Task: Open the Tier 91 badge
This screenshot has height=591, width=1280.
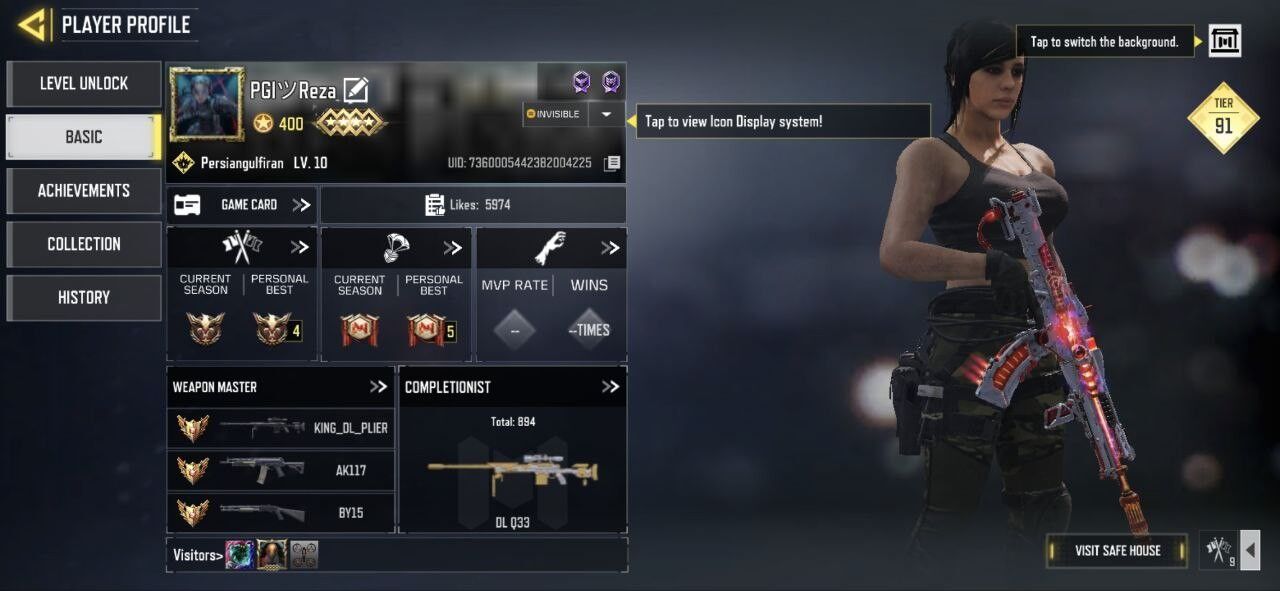Action: pyautogui.click(x=1223, y=117)
